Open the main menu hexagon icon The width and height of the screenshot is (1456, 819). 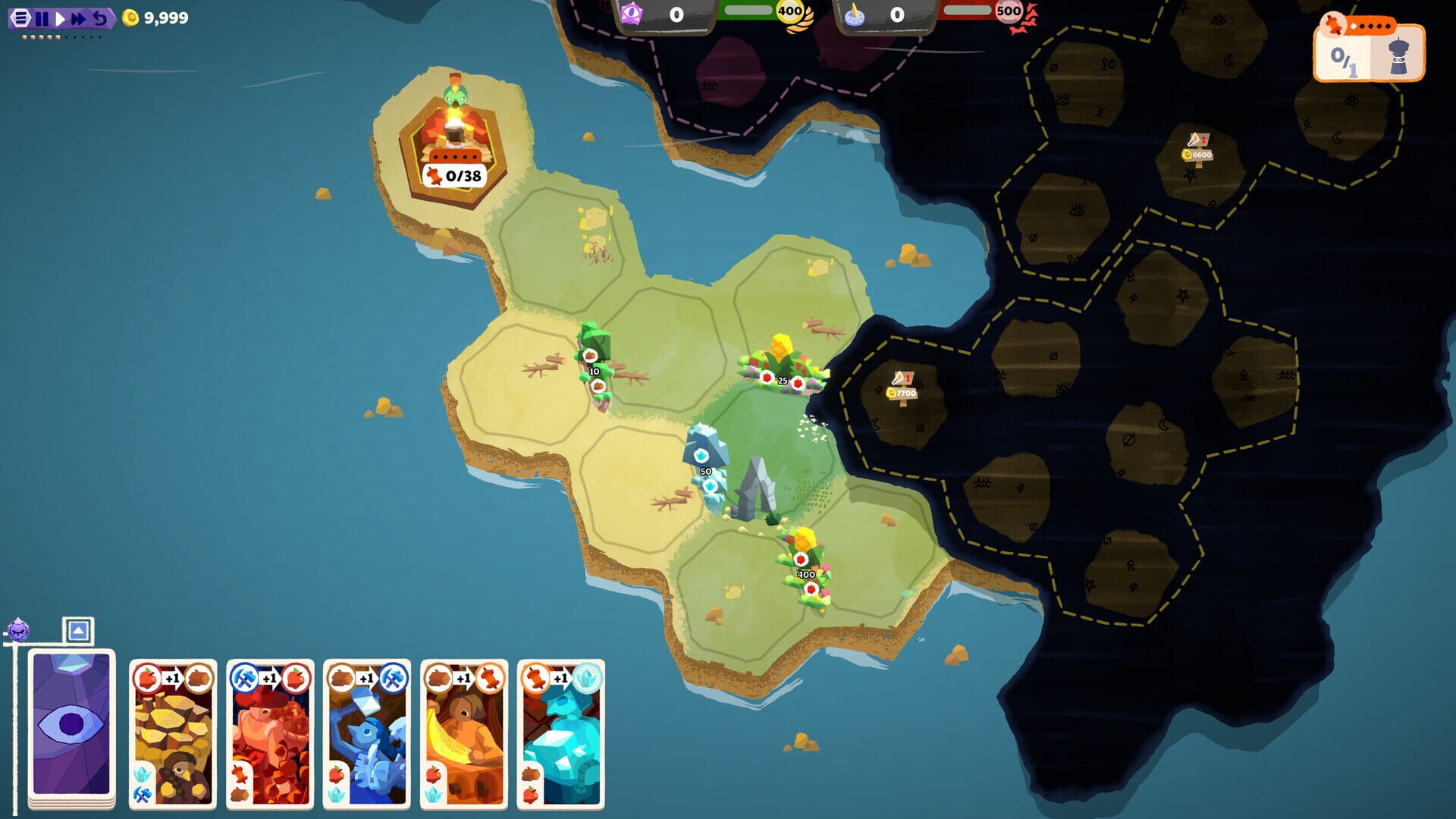click(x=20, y=18)
